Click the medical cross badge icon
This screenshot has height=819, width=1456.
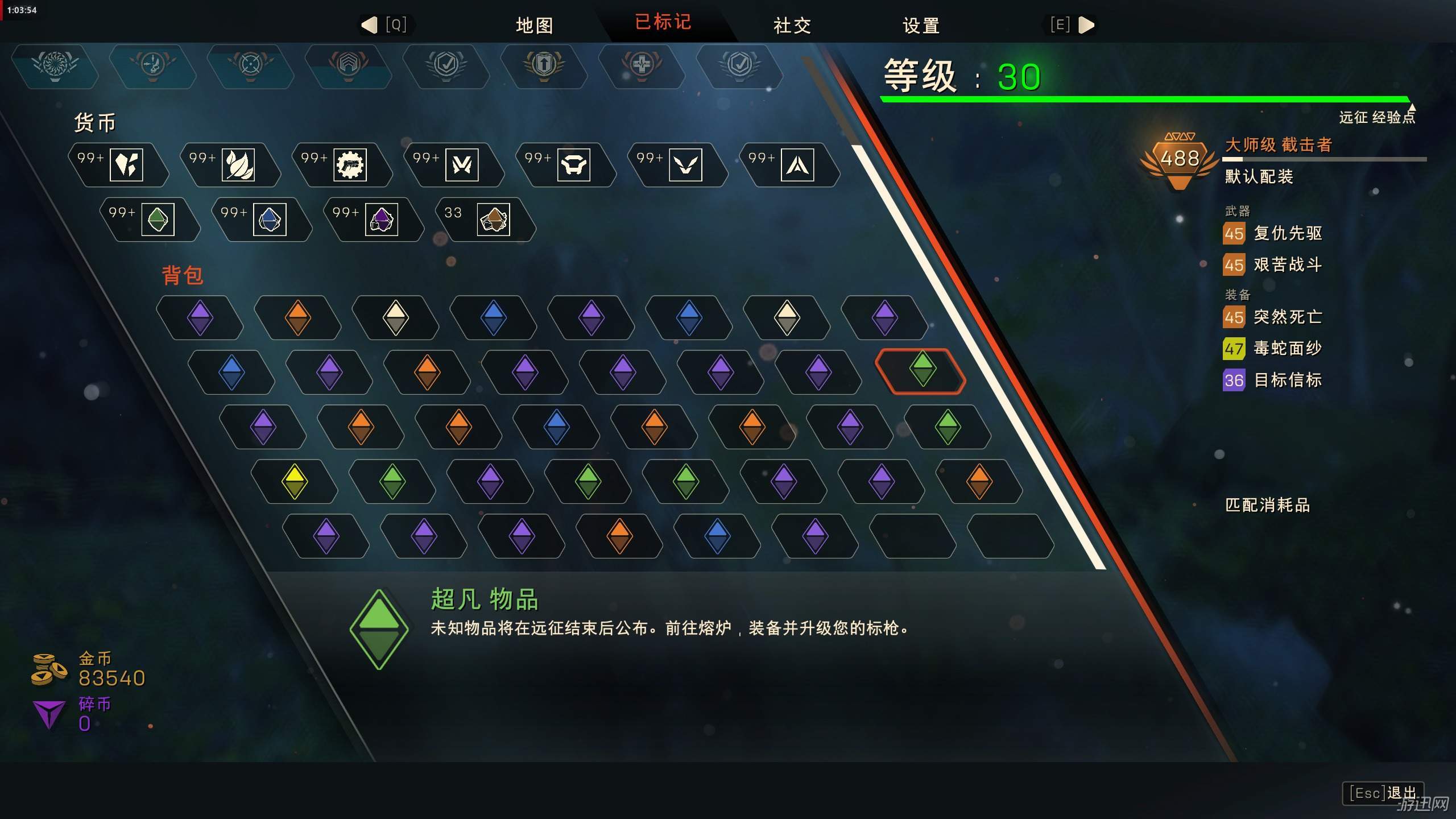[642, 65]
